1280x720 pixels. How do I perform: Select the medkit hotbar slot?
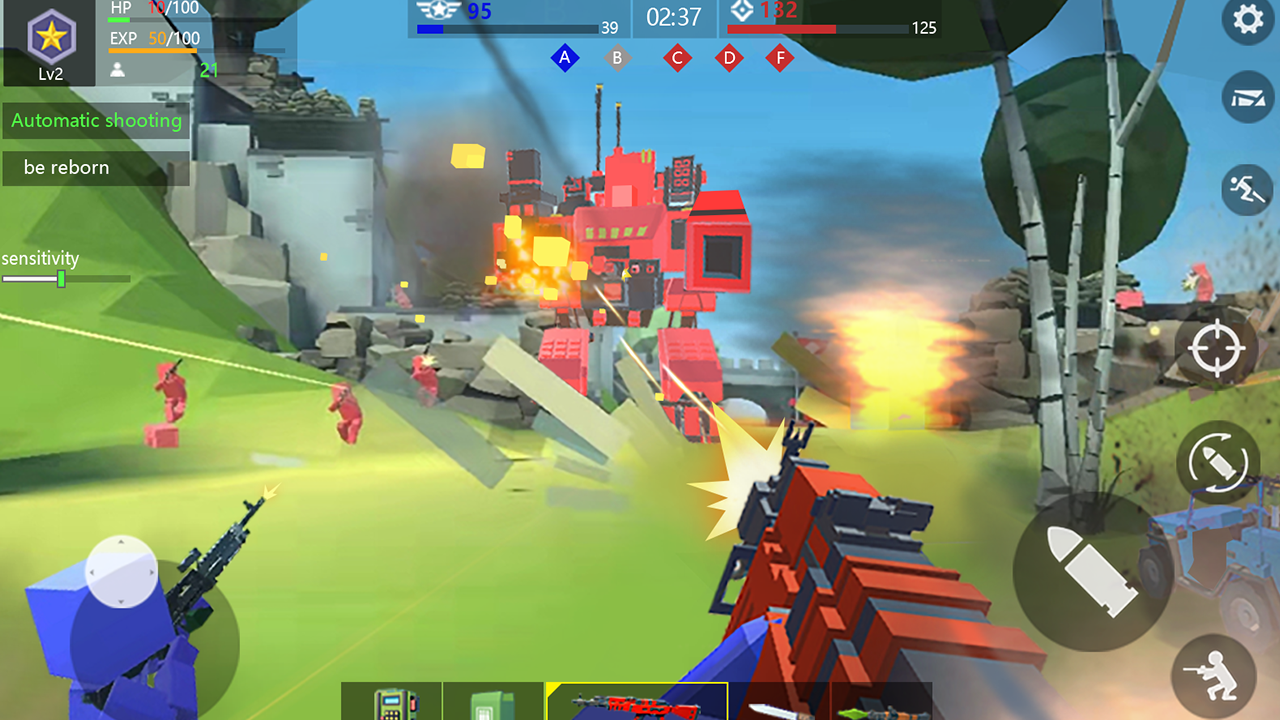(492, 703)
